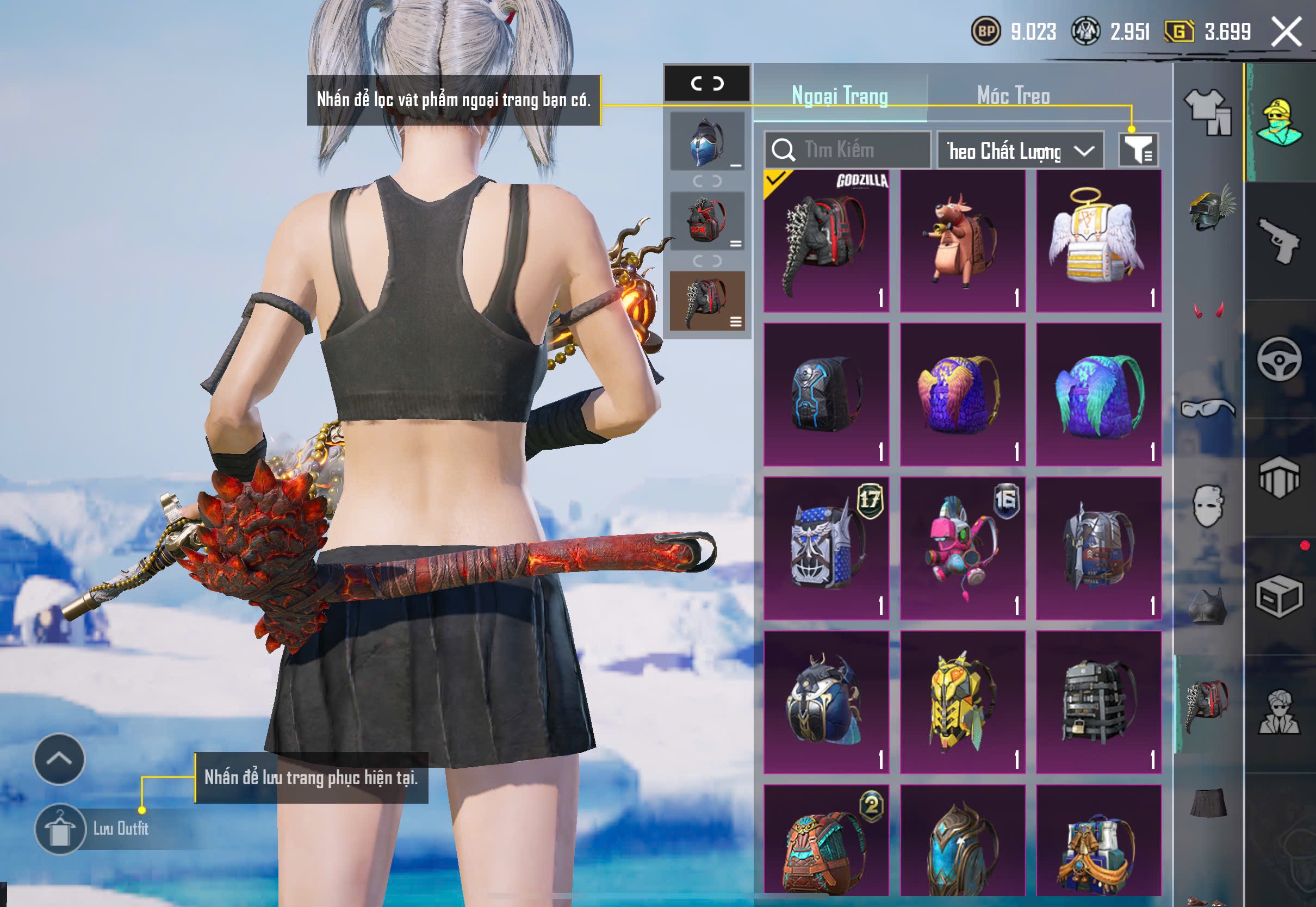Select the pink robot backpack with 16 badge
Screen dimensions: 1316x907
click(963, 548)
